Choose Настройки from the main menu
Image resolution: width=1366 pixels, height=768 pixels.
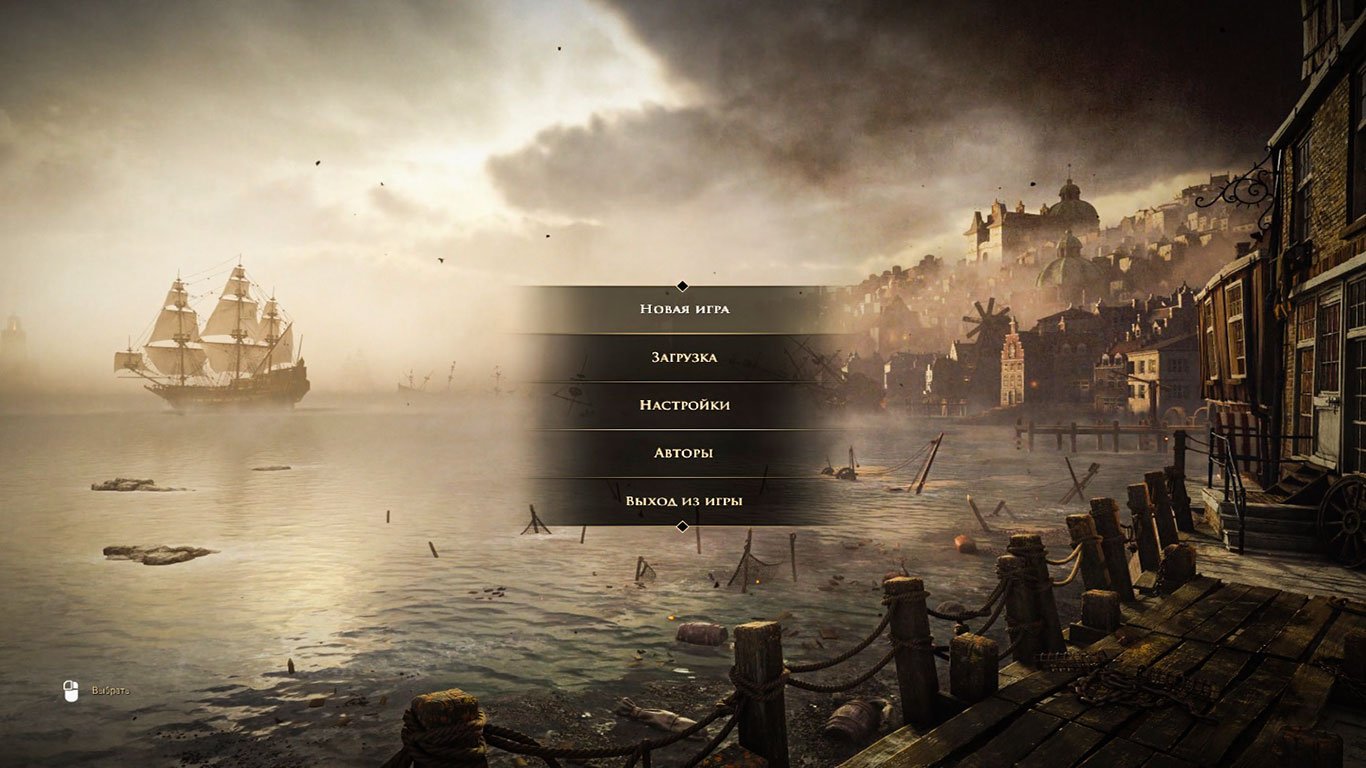[683, 405]
